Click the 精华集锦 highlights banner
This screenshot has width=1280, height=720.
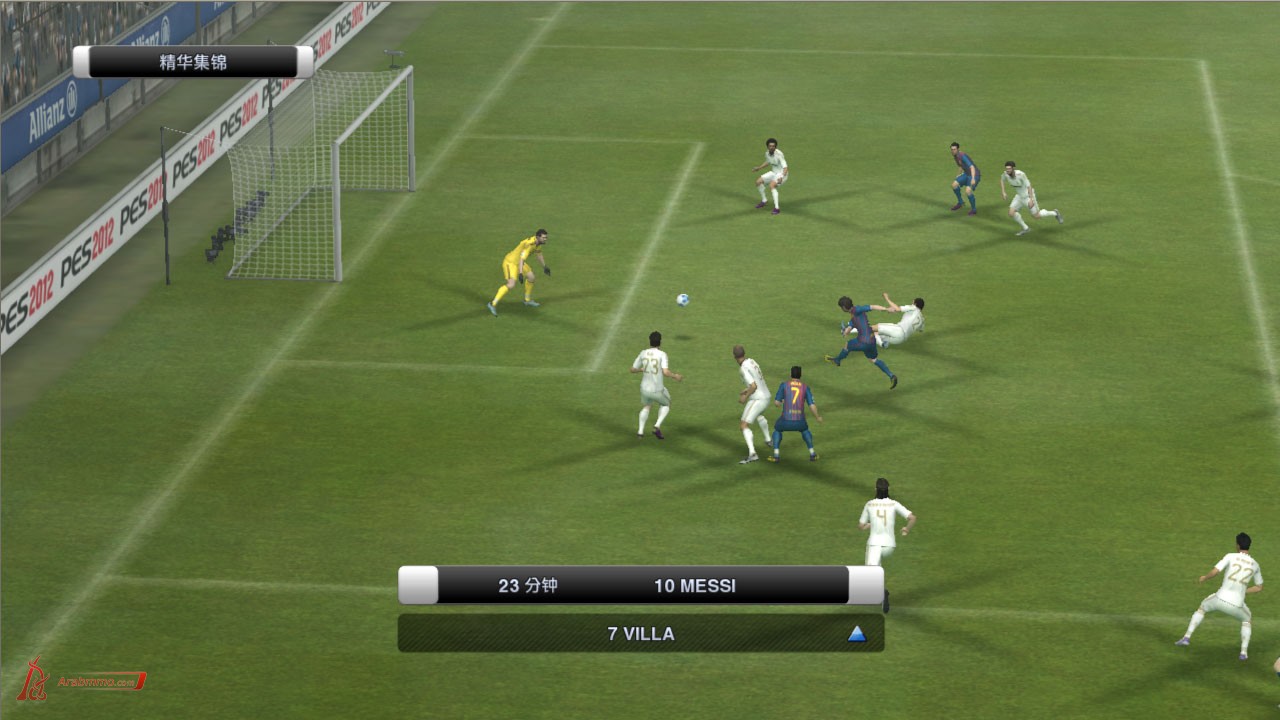coord(193,62)
